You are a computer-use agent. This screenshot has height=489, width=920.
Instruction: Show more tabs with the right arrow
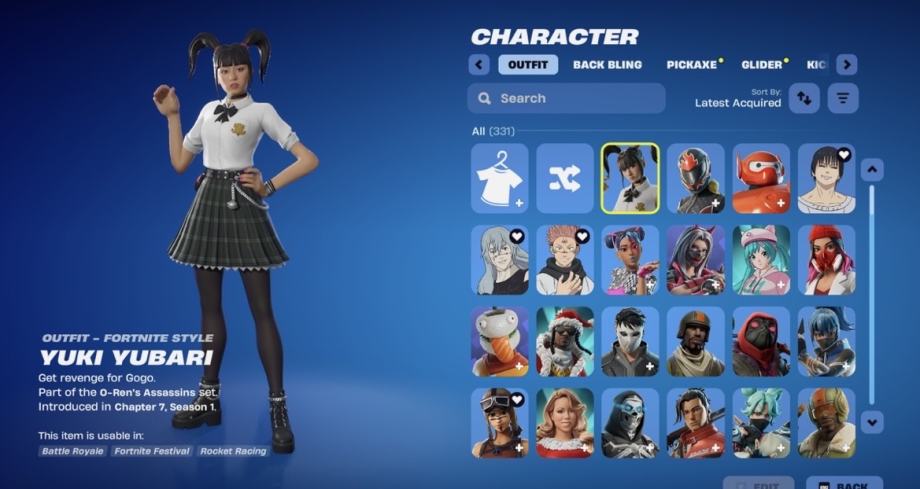(847, 65)
